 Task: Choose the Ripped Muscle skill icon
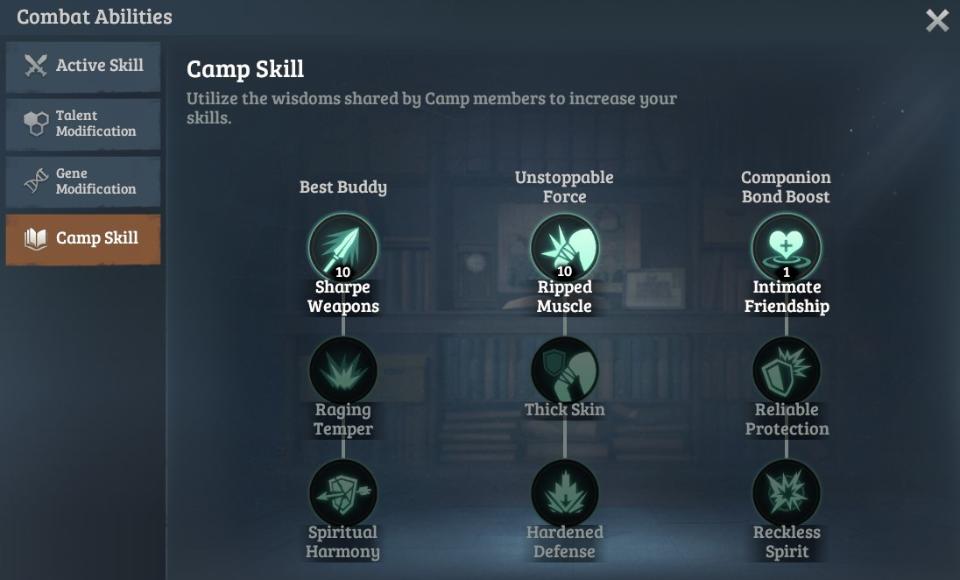pos(564,247)
